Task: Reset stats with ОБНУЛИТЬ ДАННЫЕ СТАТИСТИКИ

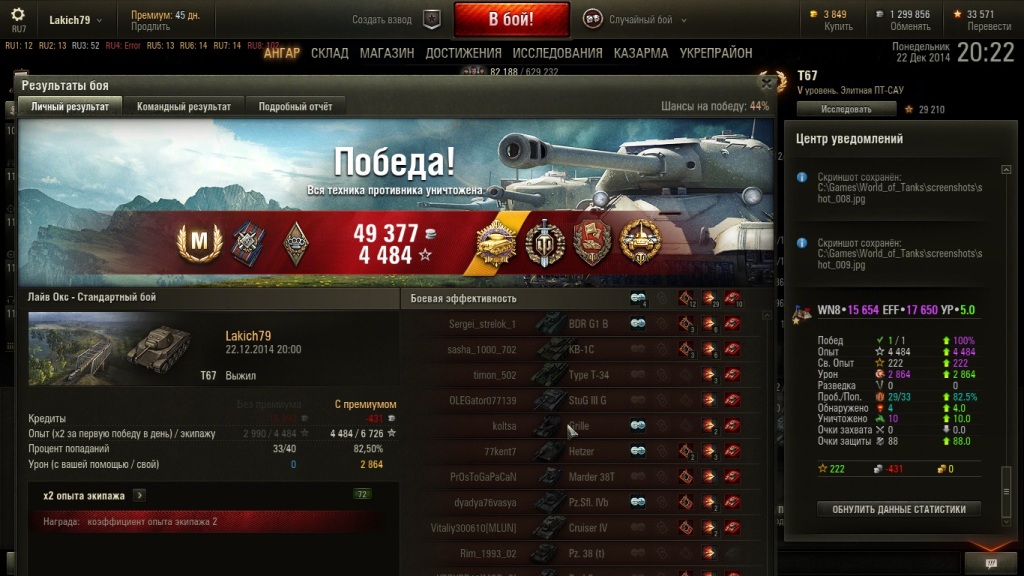Action: pos(899,509)
